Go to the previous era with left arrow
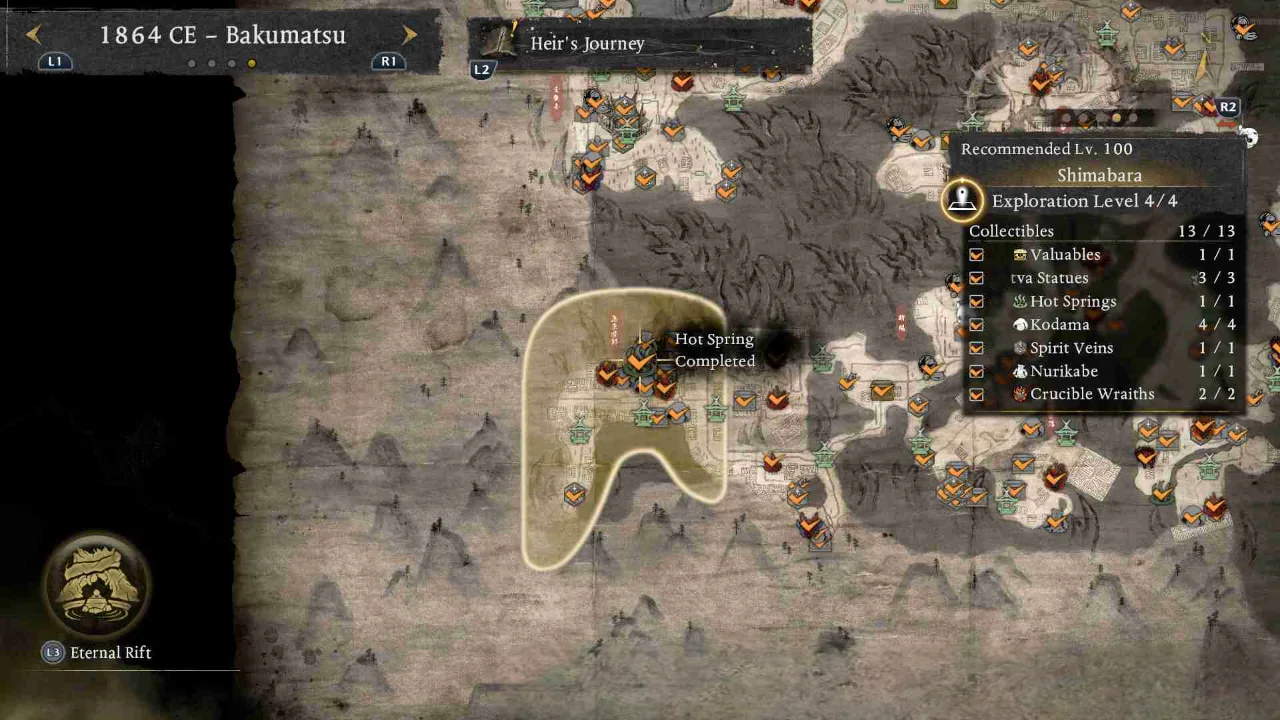 [33, 35]
